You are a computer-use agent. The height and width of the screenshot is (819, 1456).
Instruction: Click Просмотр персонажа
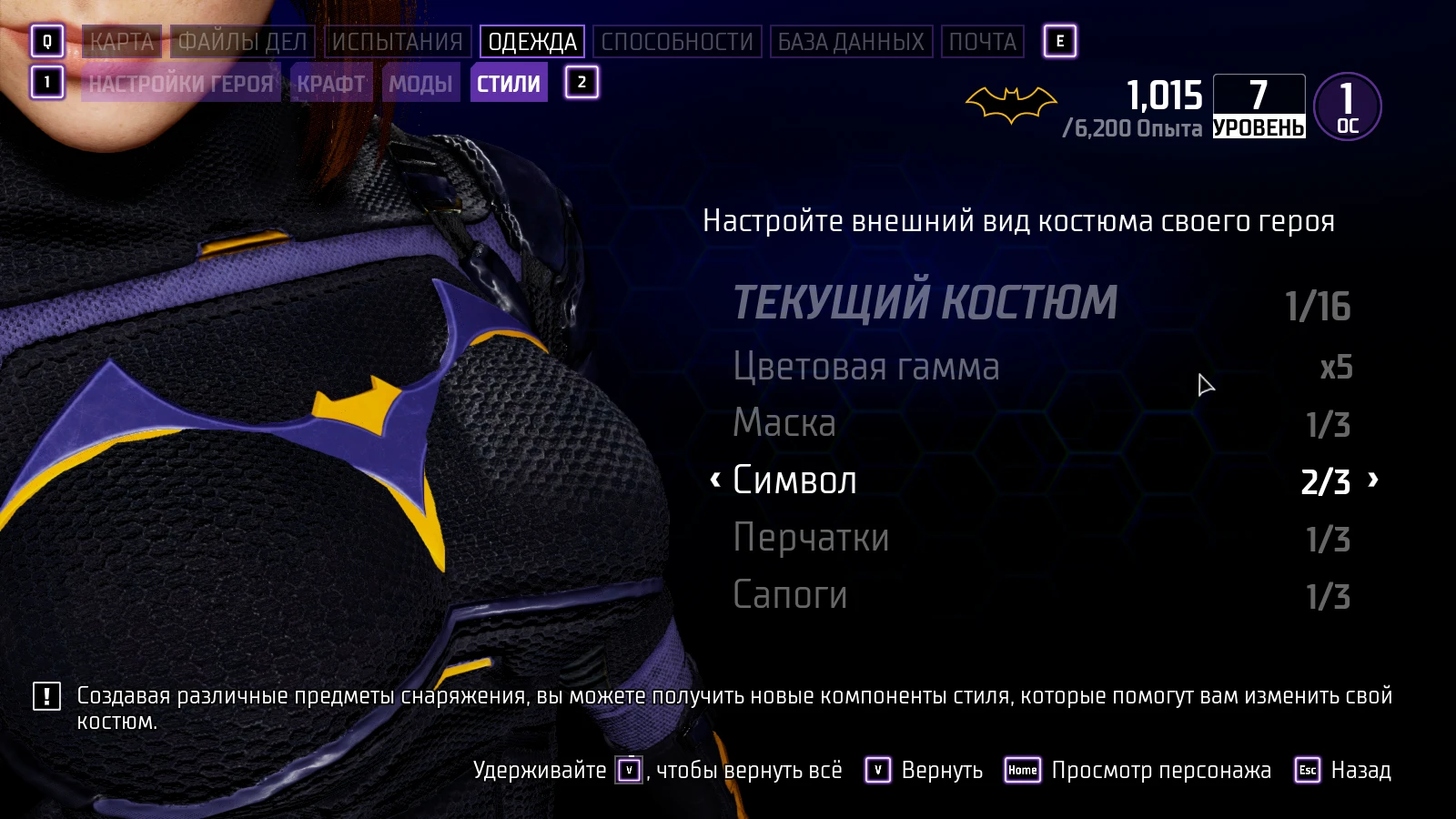click(x=1161, y=771)
